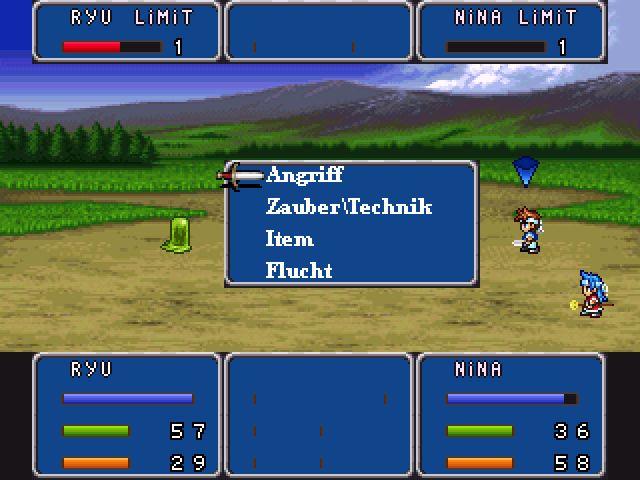Viewport: 640px width, 480px height.
Task: Open the Zauber\Technik command
Action: pyautogui.click(x=348, y=207)
